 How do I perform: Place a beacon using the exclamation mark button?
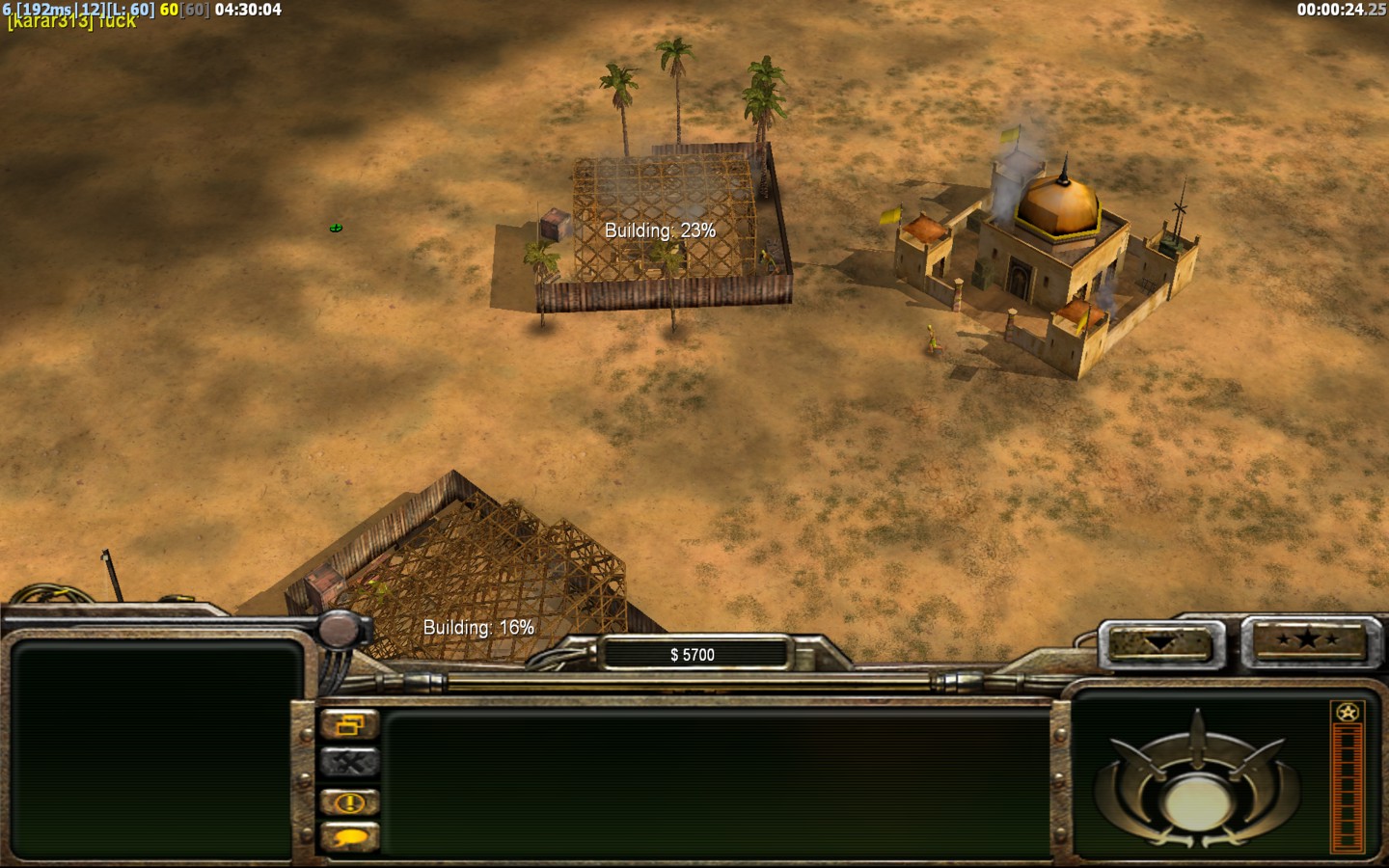[x=349, y=801]
